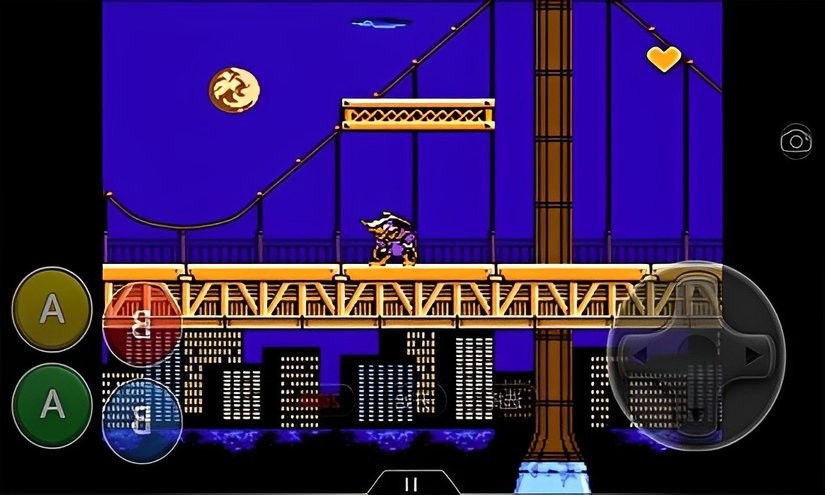Take a screenshot with the camera icon

[796, 142]
